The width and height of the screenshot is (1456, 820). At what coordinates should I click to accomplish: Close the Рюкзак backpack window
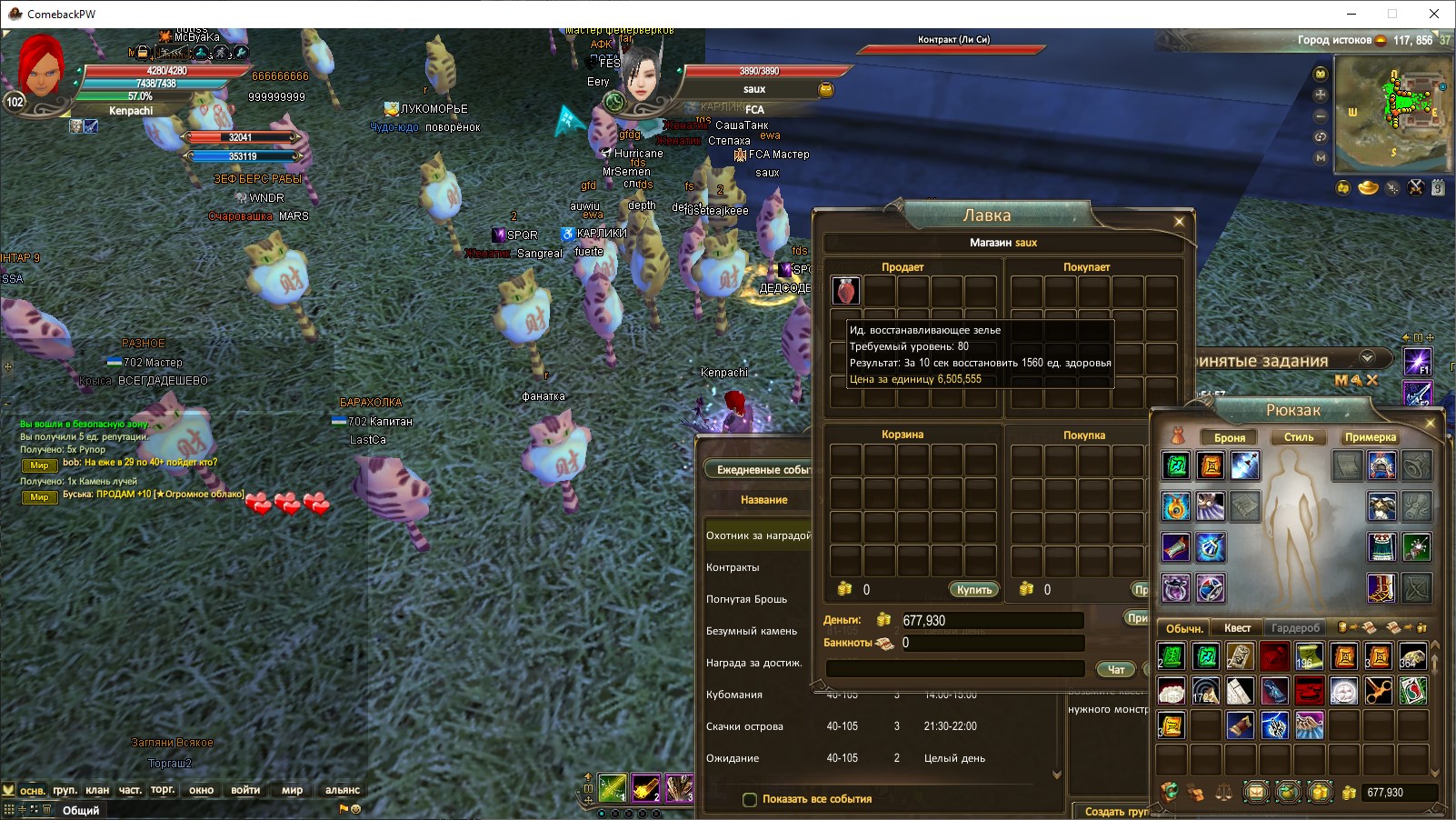point(1430,424)
